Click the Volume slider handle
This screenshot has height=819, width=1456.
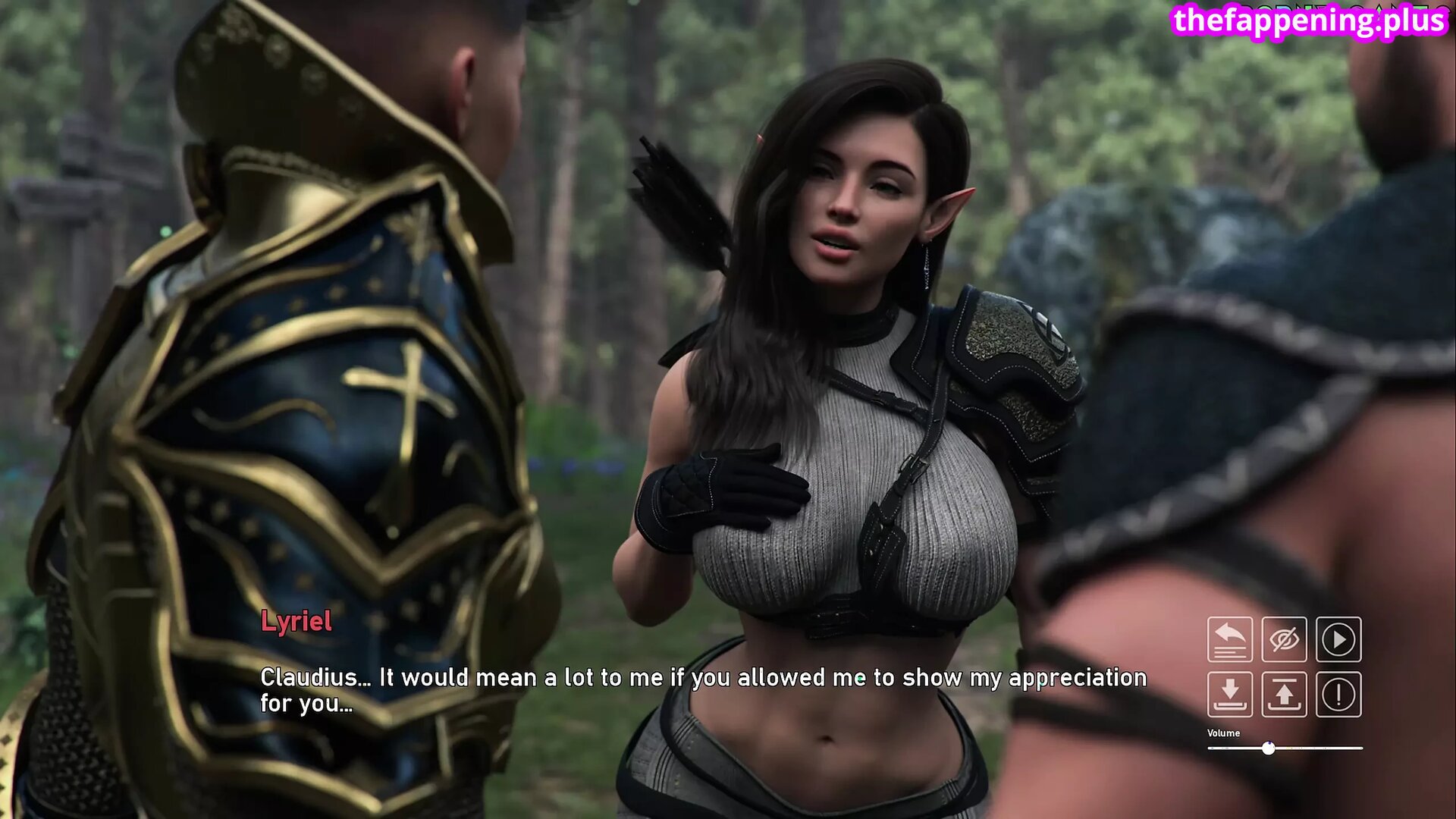tap(1269, 748)
